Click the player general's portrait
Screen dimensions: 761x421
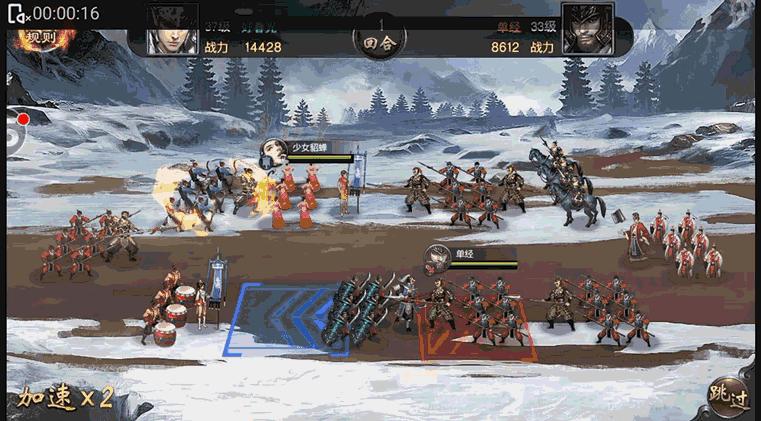pyautogui.click(x=173, y=30)
